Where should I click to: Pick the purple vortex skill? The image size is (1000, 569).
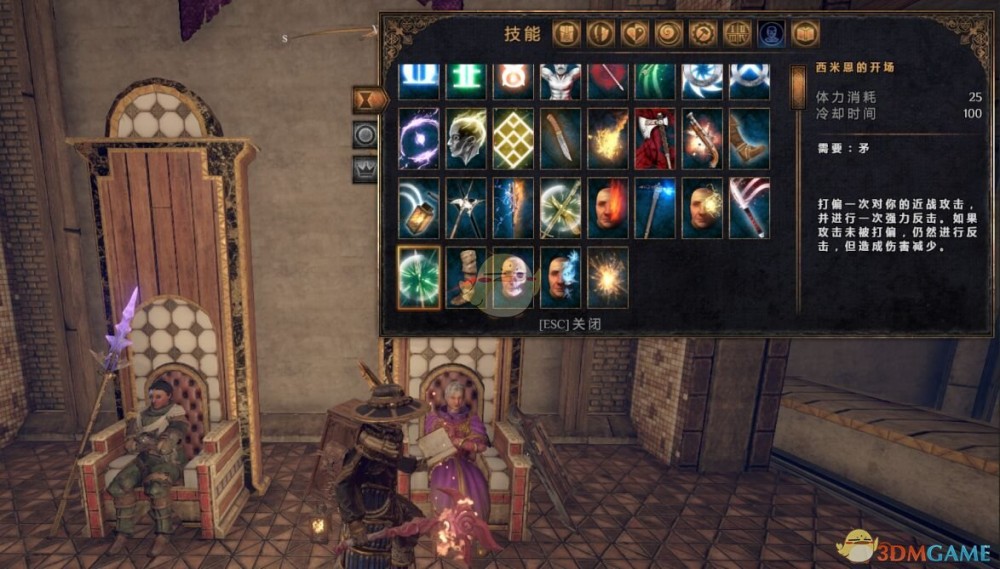pyautogui.click(x=419, y=138)
